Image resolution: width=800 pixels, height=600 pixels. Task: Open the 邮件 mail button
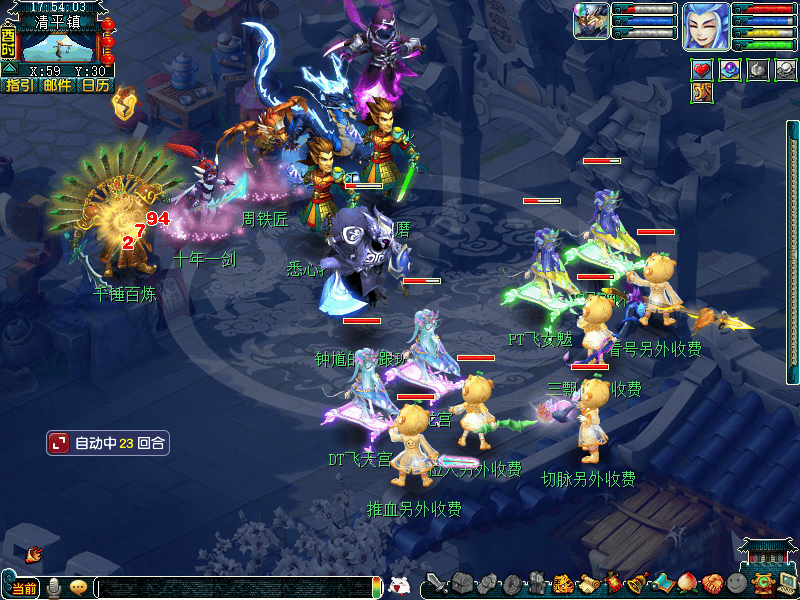coord(58,85)
